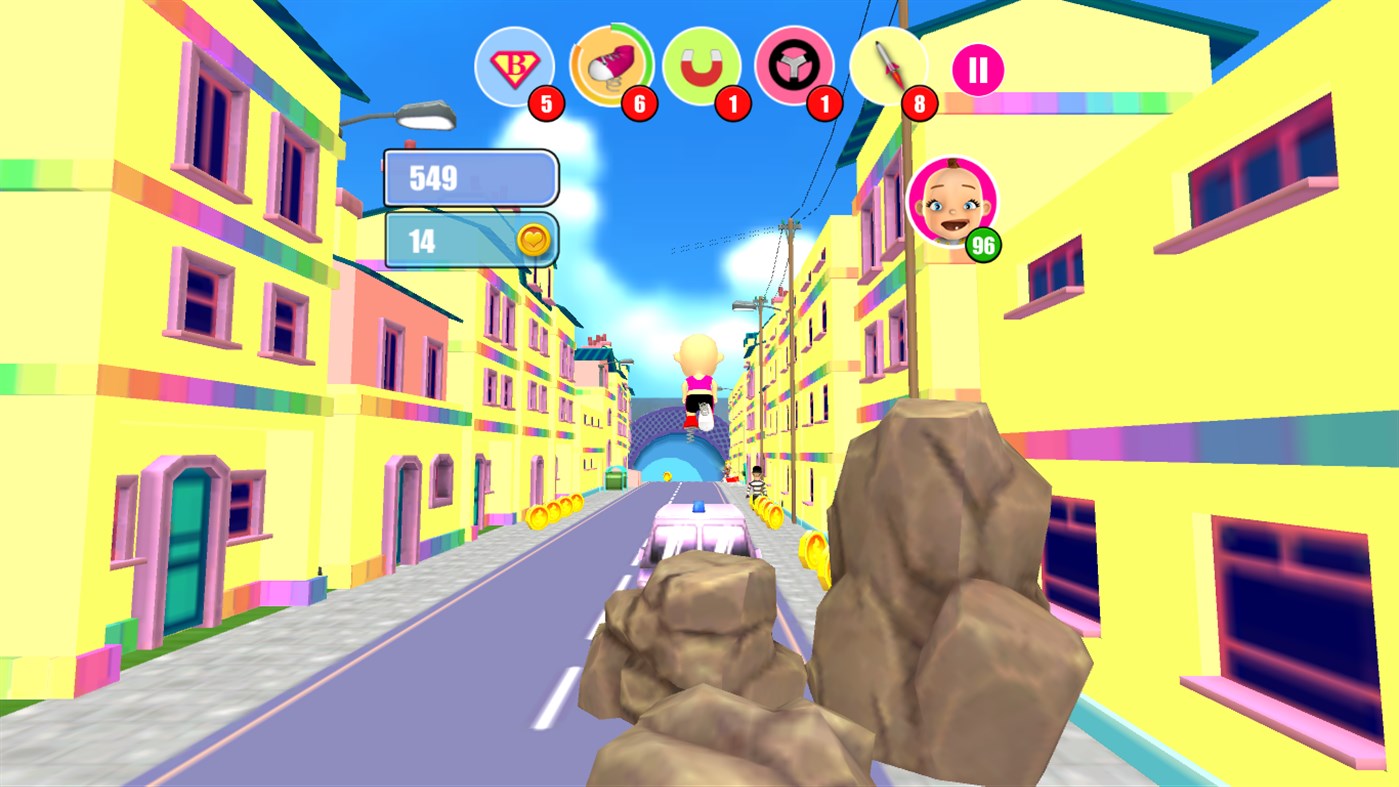Activate the magnet power-up

tap(703, 66)
